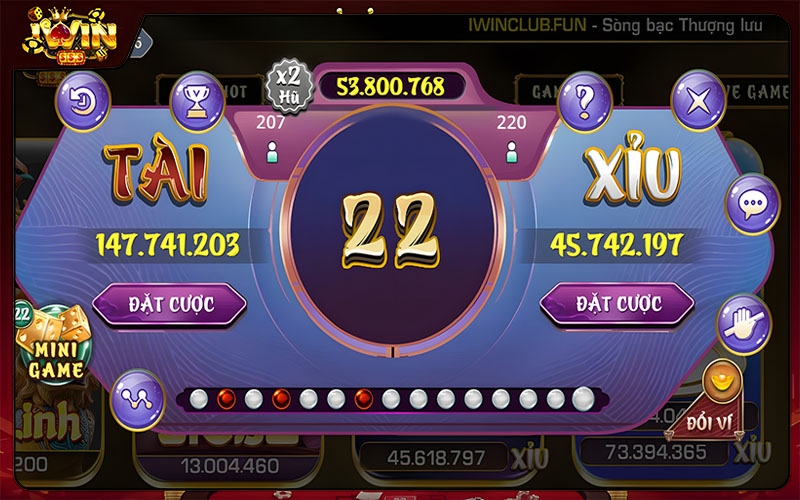Screen dimensions: 800x500
Task: Close the Tài Xỉu panel
Action: [698, 100]
